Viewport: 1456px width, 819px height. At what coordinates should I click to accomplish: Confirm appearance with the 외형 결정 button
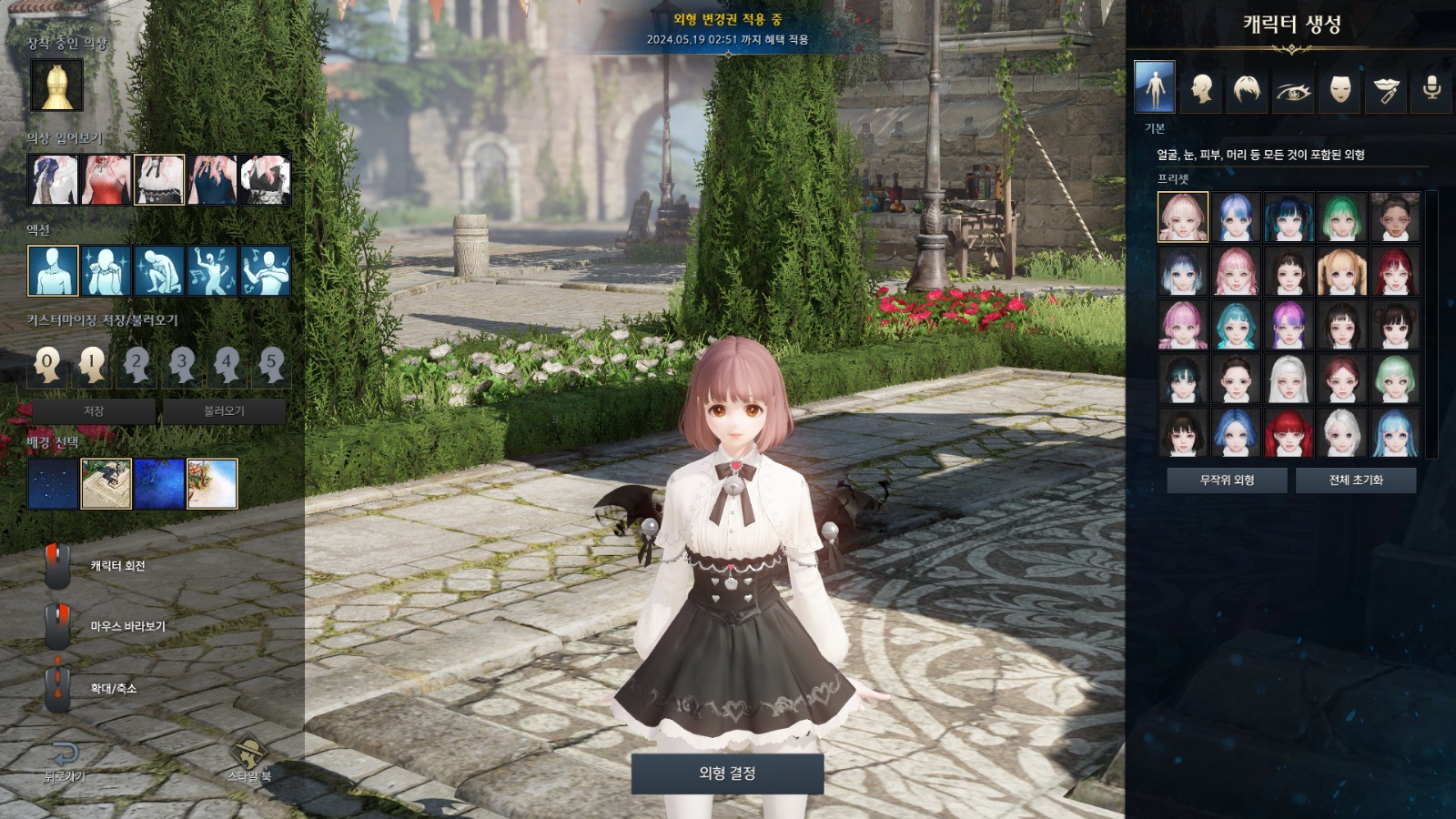(727, 773)
